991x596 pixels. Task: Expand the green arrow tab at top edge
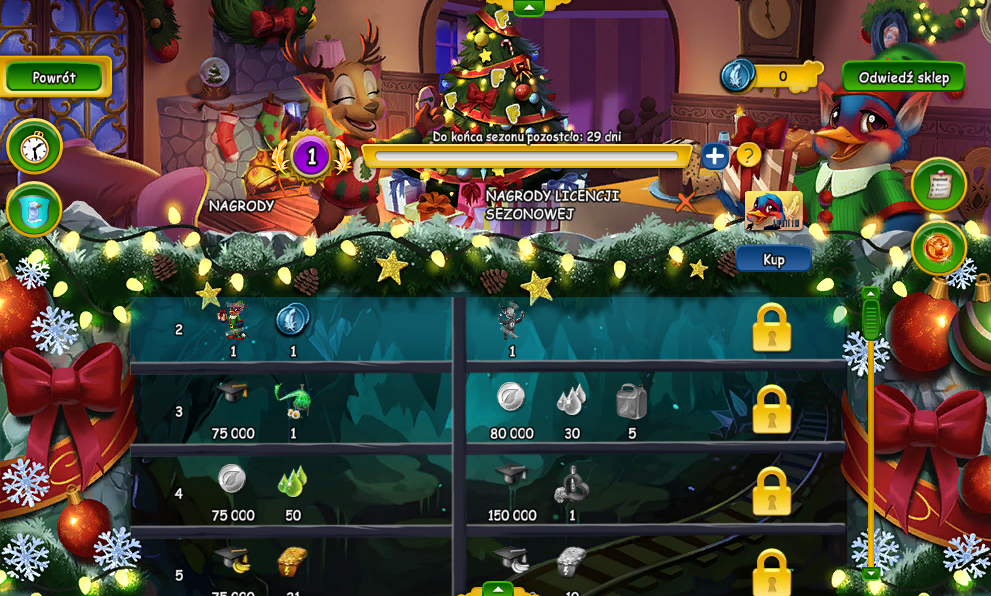click(528, 7)
